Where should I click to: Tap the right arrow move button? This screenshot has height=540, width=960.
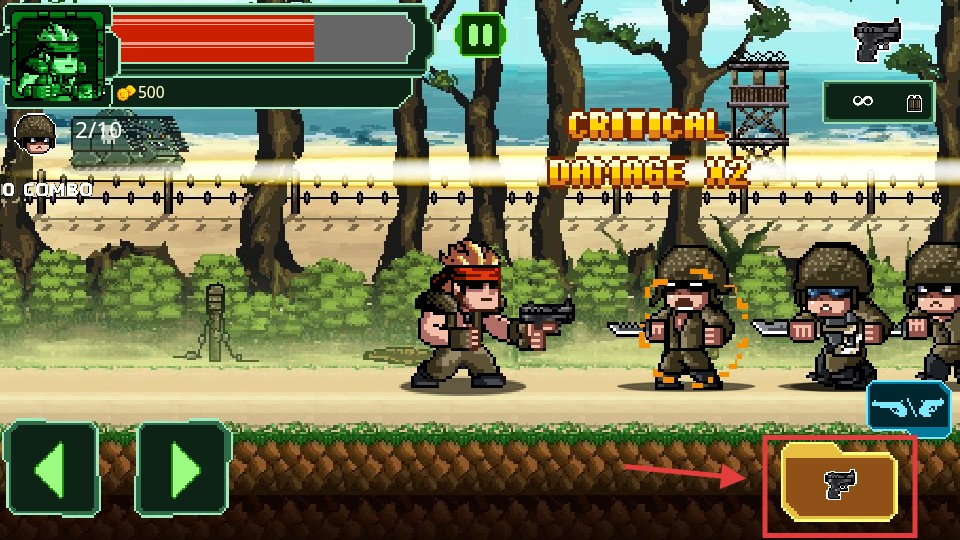(184, 469)
